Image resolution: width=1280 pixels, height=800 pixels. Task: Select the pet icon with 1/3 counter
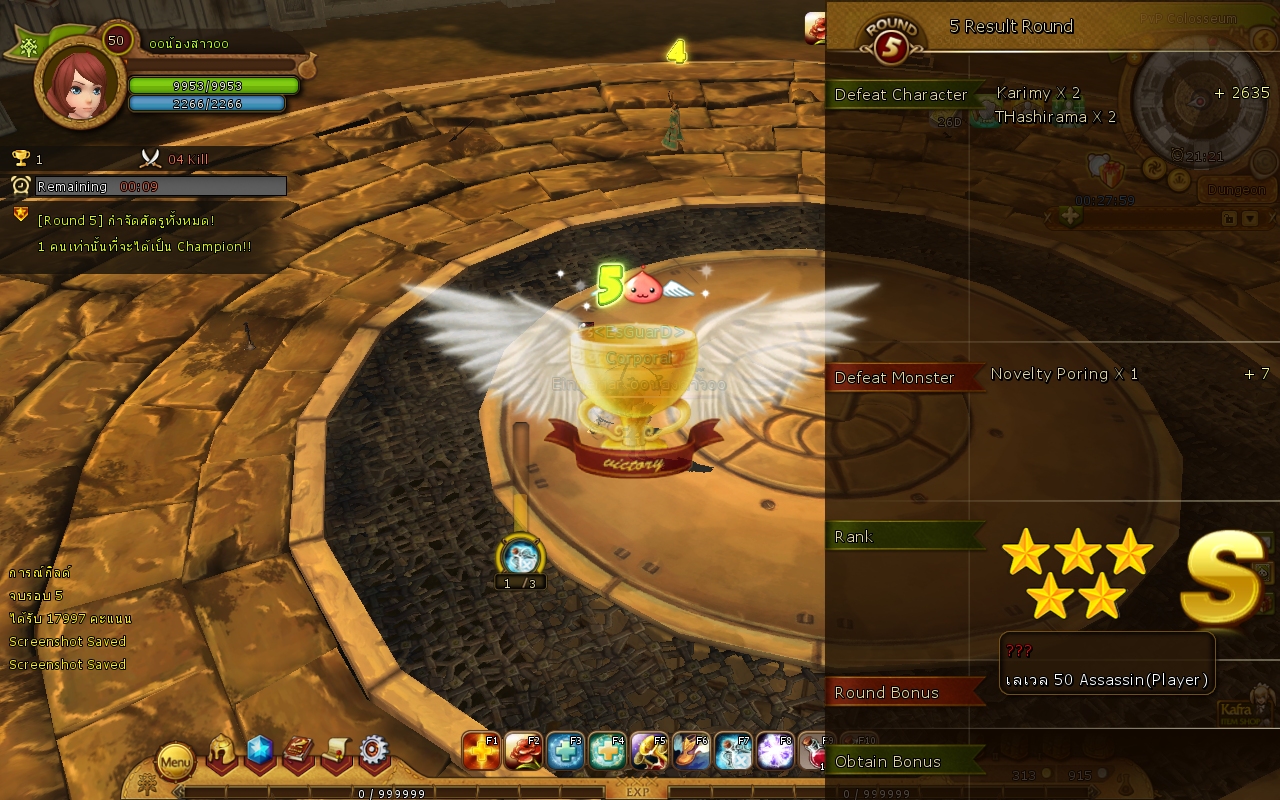(x=521, y=556)
